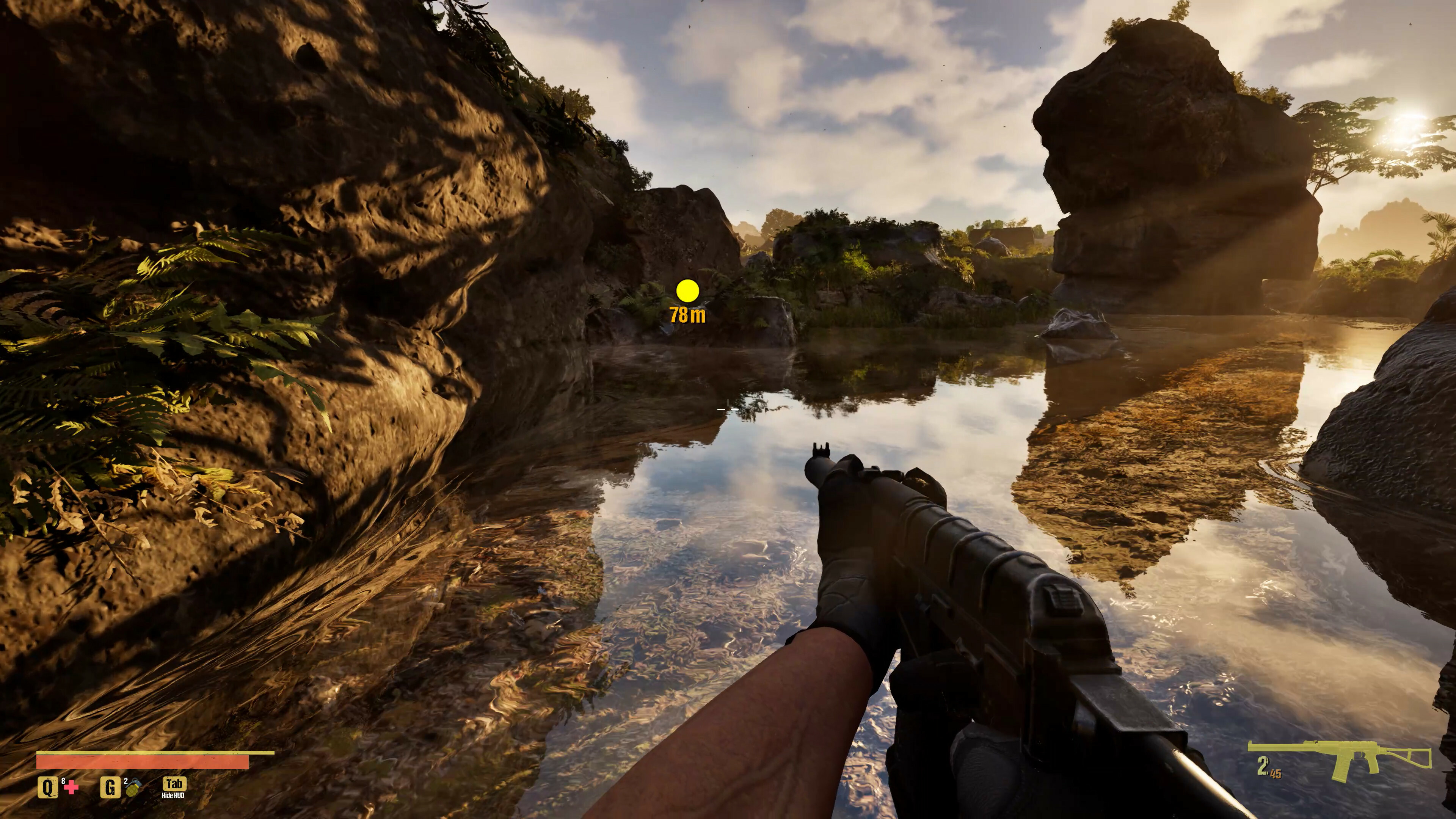This screenshot has height=819, width=1456.
Task: Click the Tab key badge
Action: point(175,784)
